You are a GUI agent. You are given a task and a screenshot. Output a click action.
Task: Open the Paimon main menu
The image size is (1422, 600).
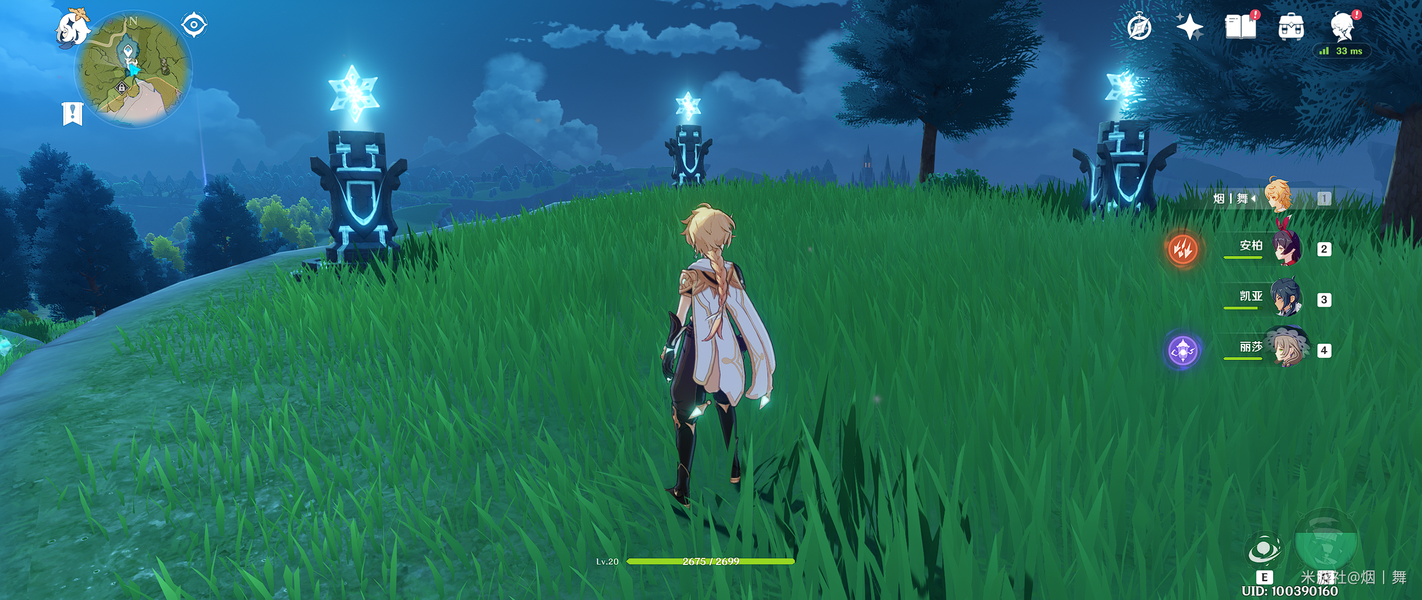tap(73, 29)
